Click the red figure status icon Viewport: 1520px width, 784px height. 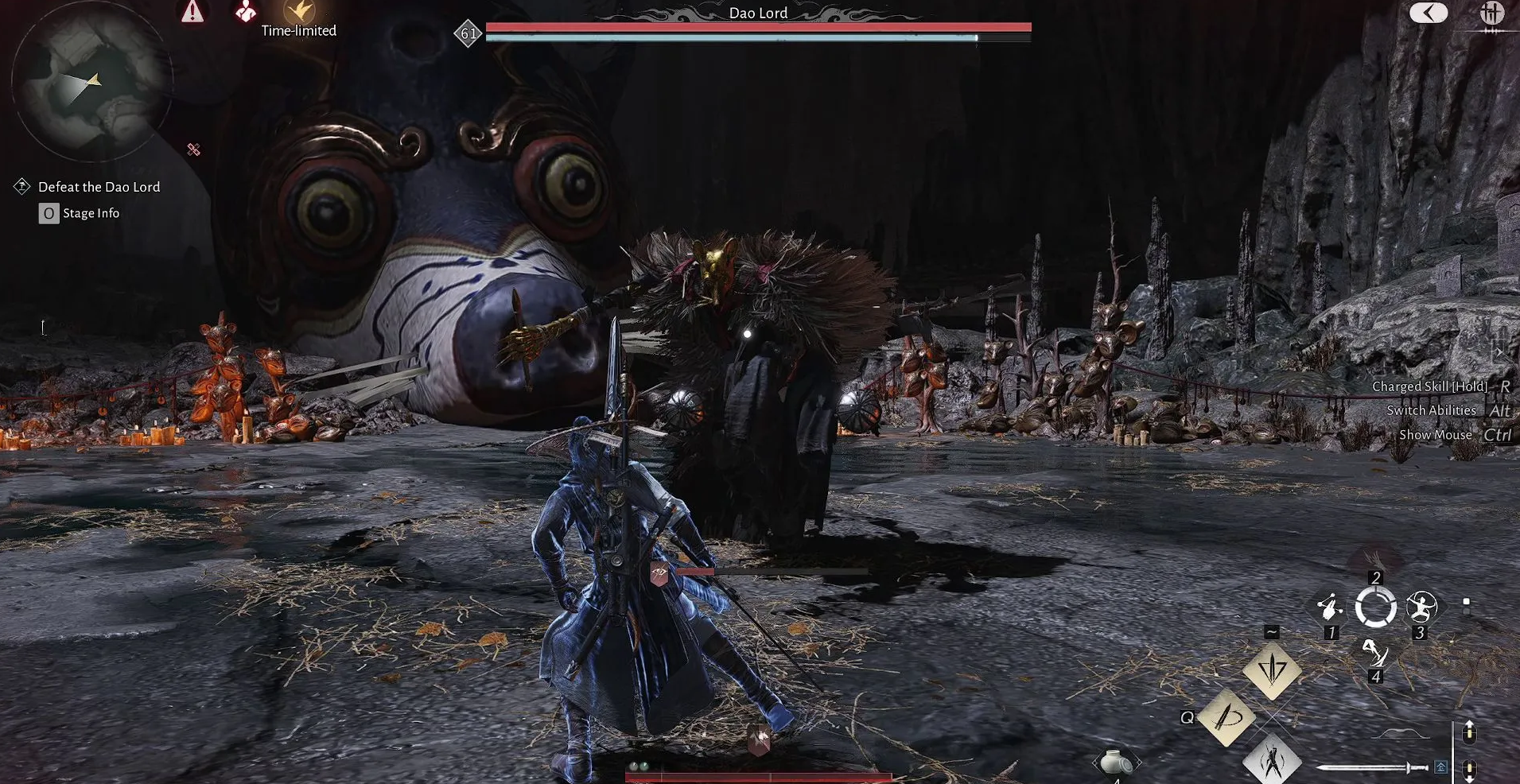(246, 11)
